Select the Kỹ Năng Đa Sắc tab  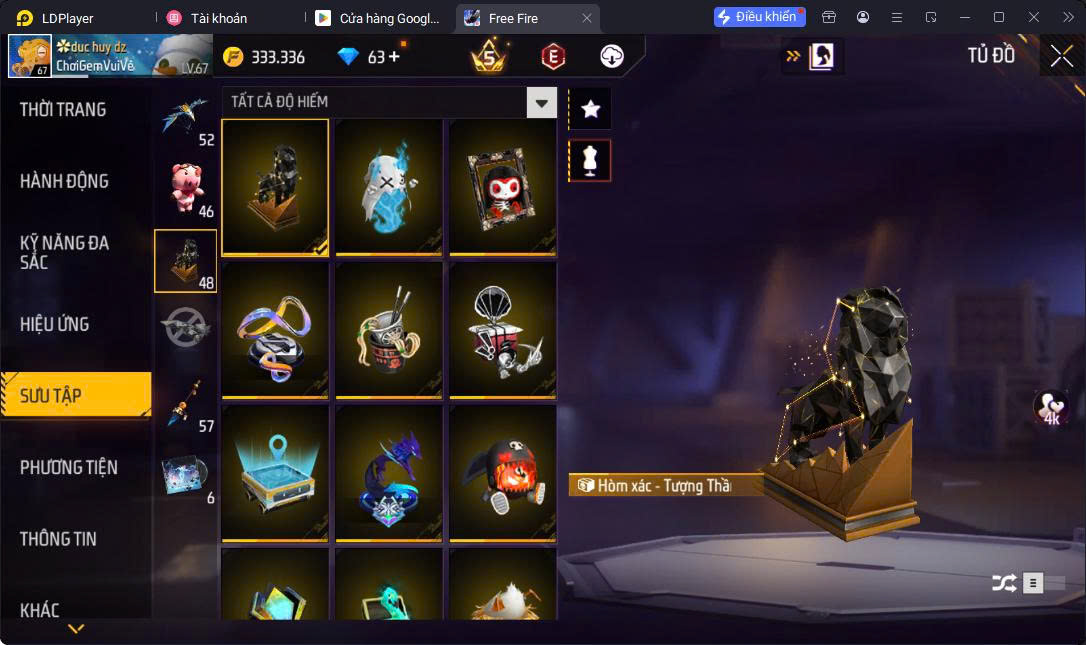click(64, 252)
